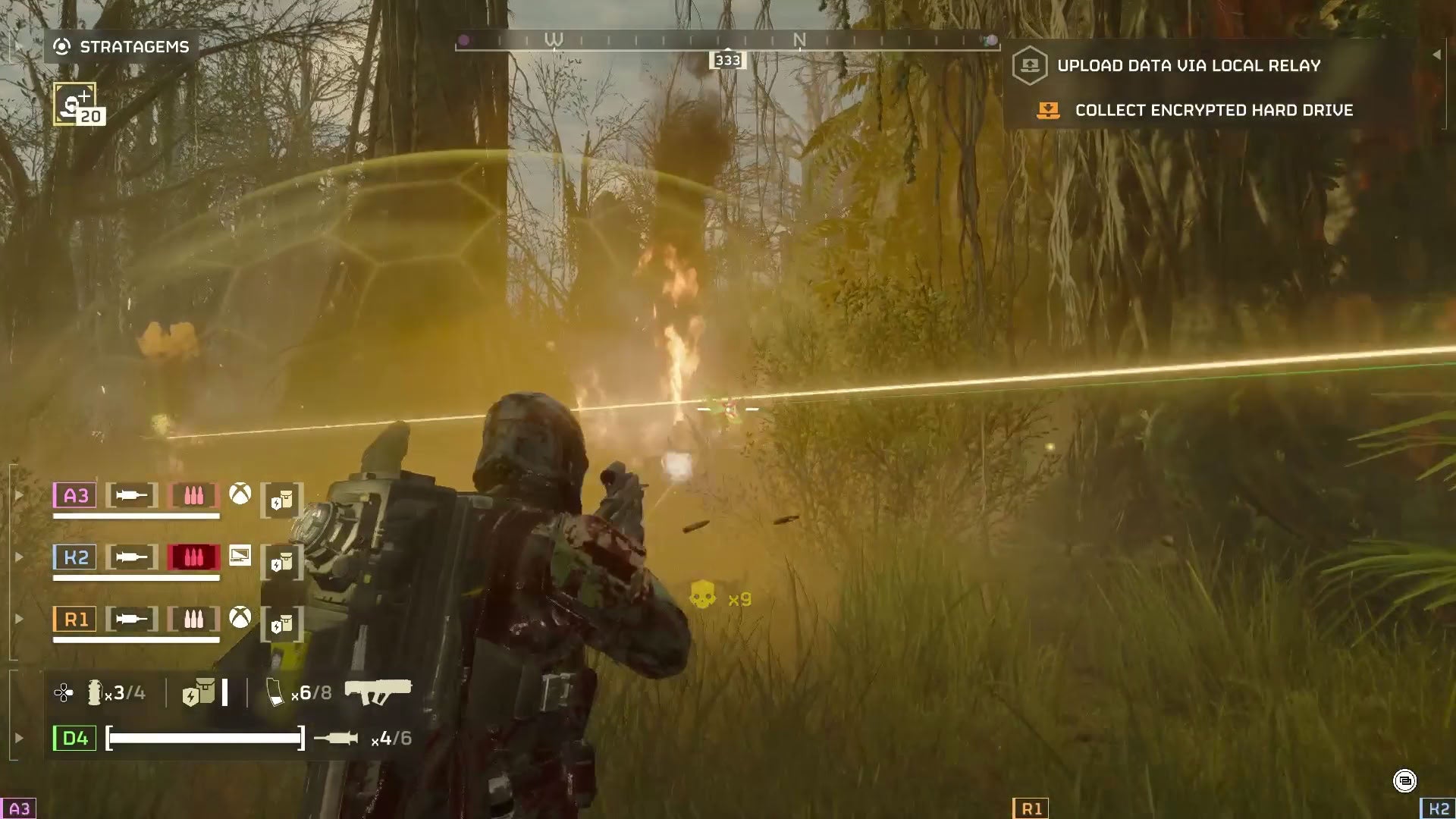
Task: Open the chat icon in bottom-right corner
Action: (1404, 780)
